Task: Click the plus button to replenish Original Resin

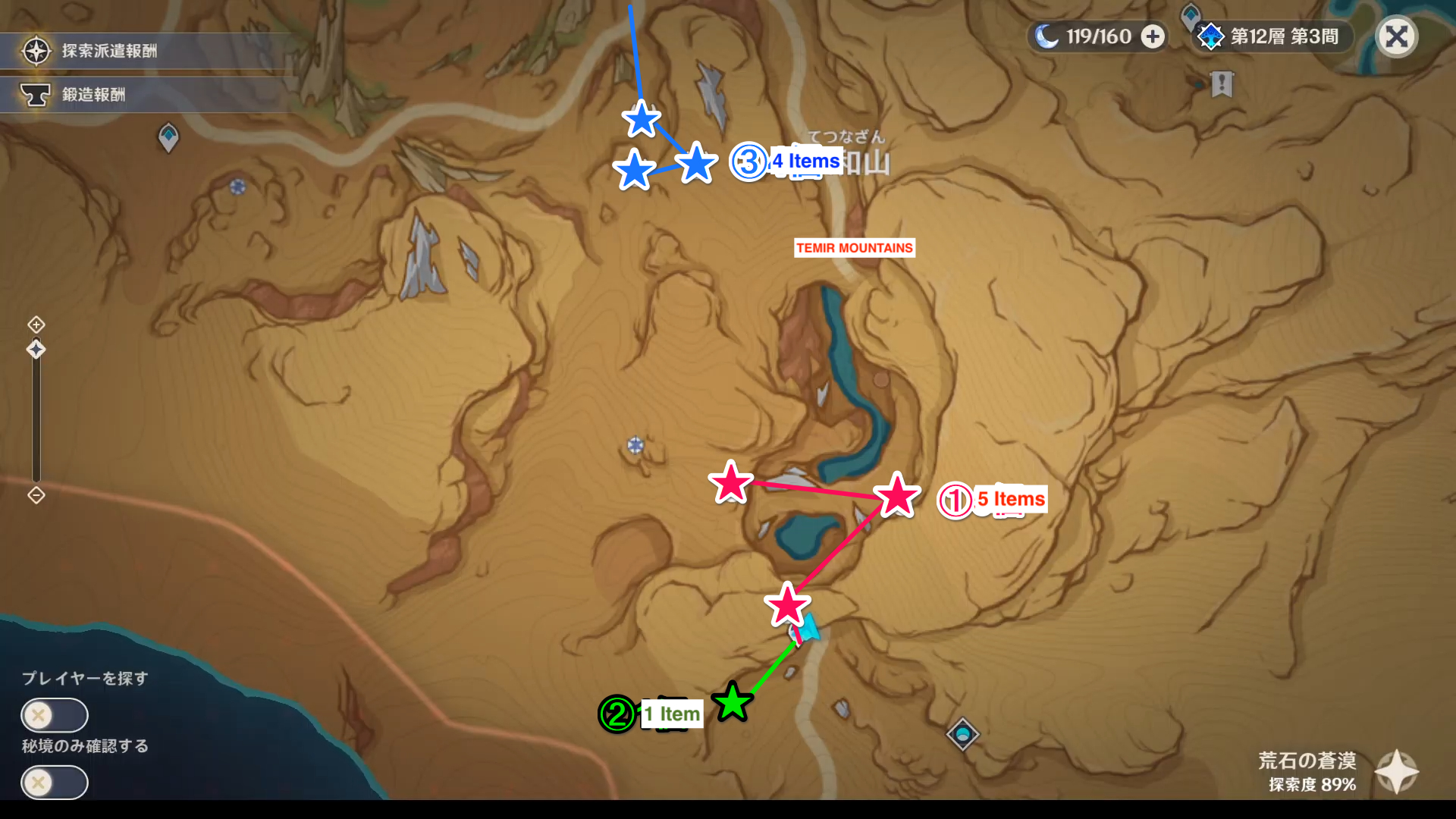Action: coord(1153,36)
